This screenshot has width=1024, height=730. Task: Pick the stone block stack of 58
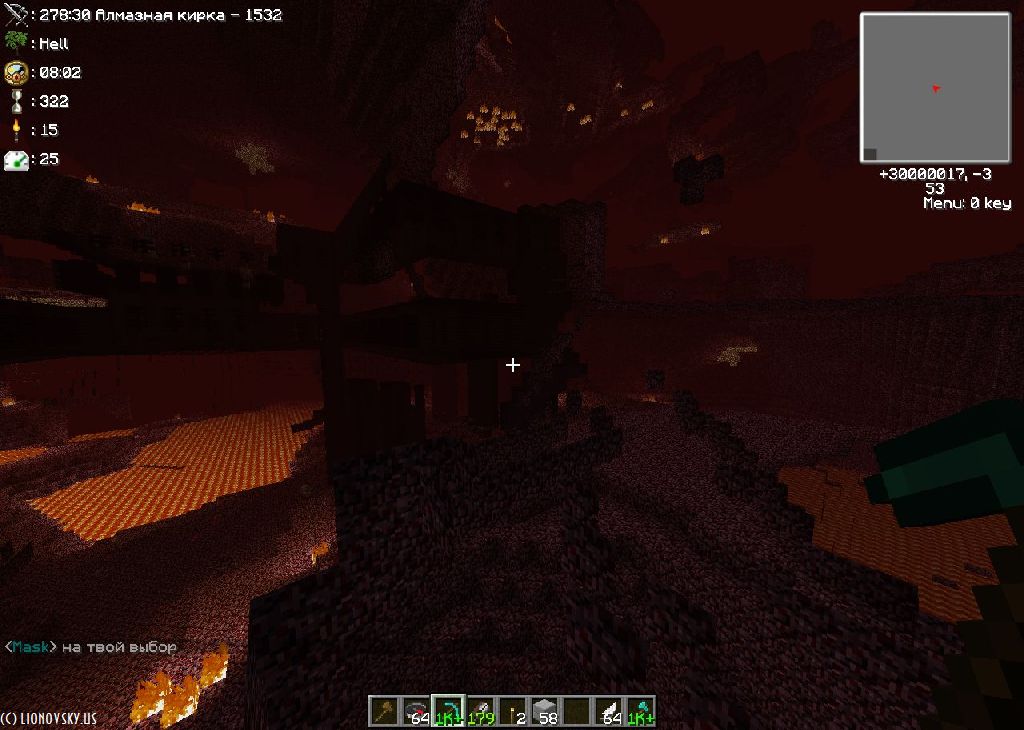point(544,711)
